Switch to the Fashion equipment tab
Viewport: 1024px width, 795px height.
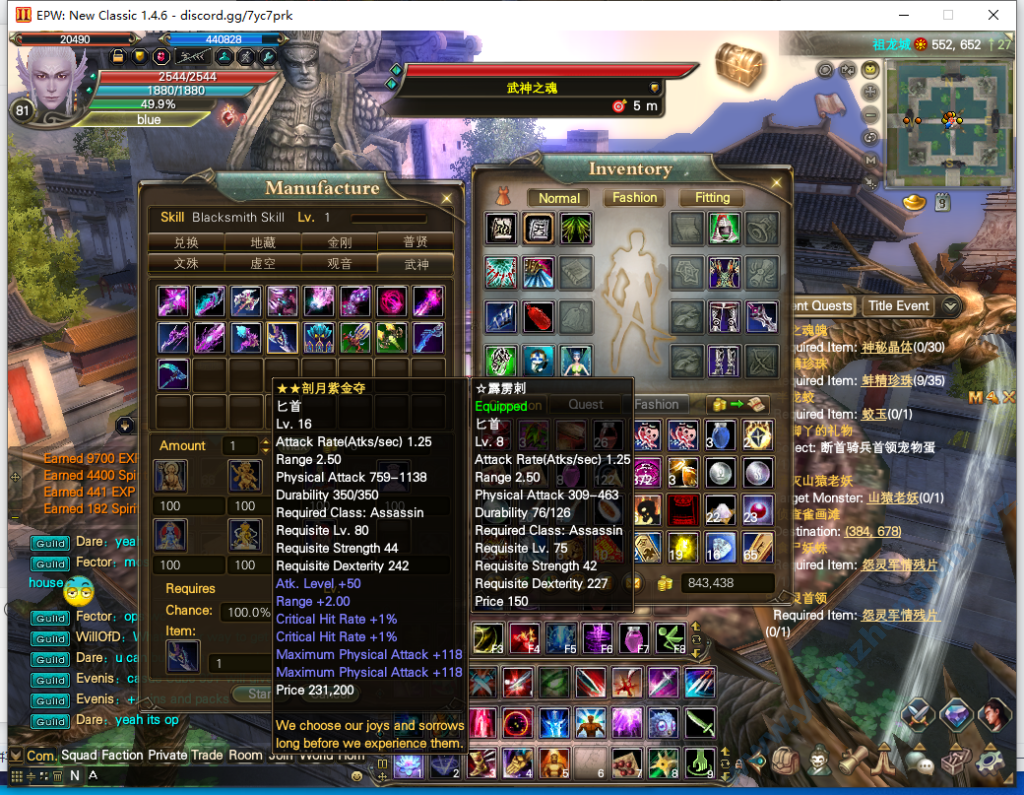[635, 198]
